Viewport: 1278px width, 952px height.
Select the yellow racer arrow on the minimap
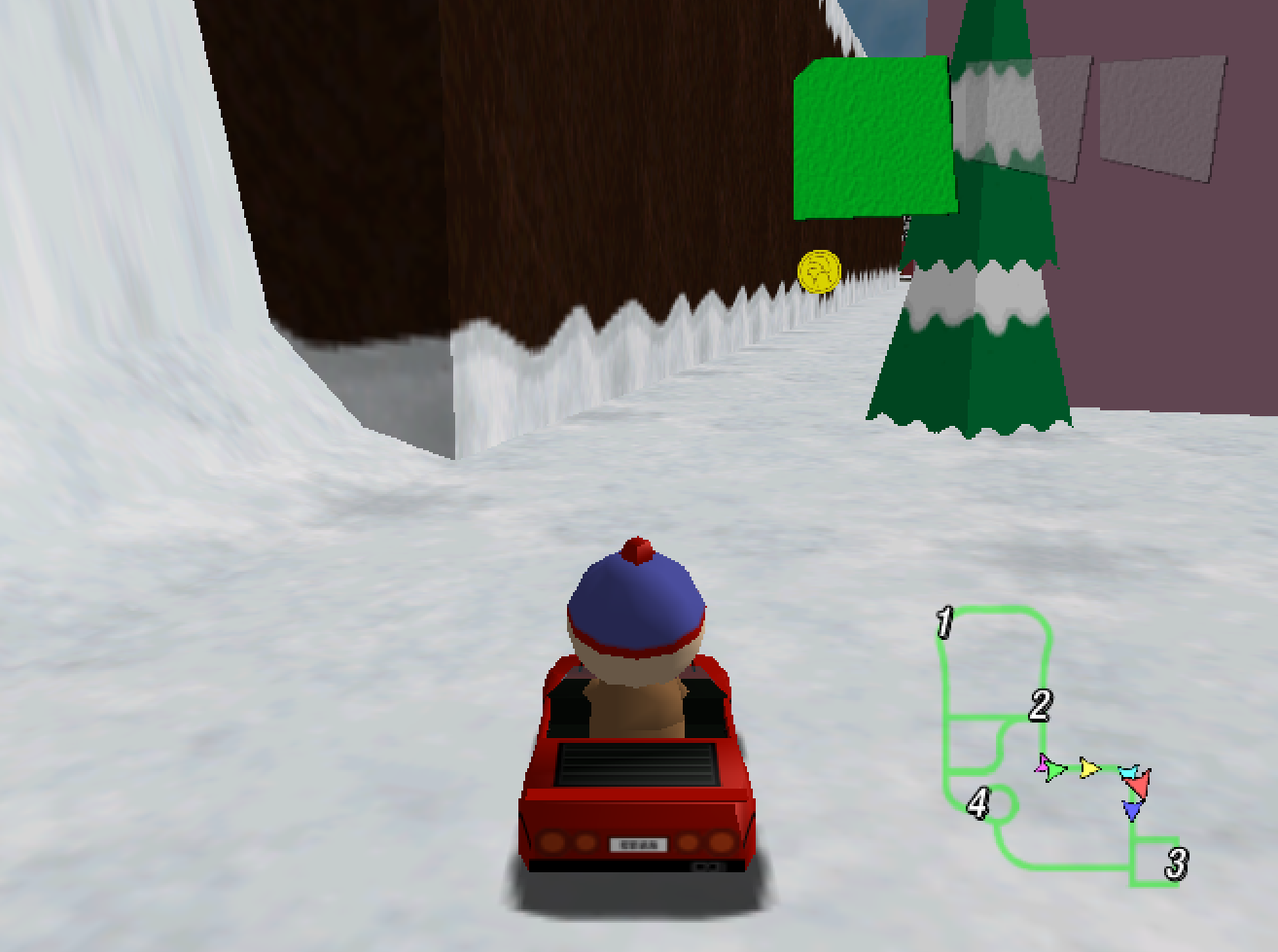tap(1090, 768)
